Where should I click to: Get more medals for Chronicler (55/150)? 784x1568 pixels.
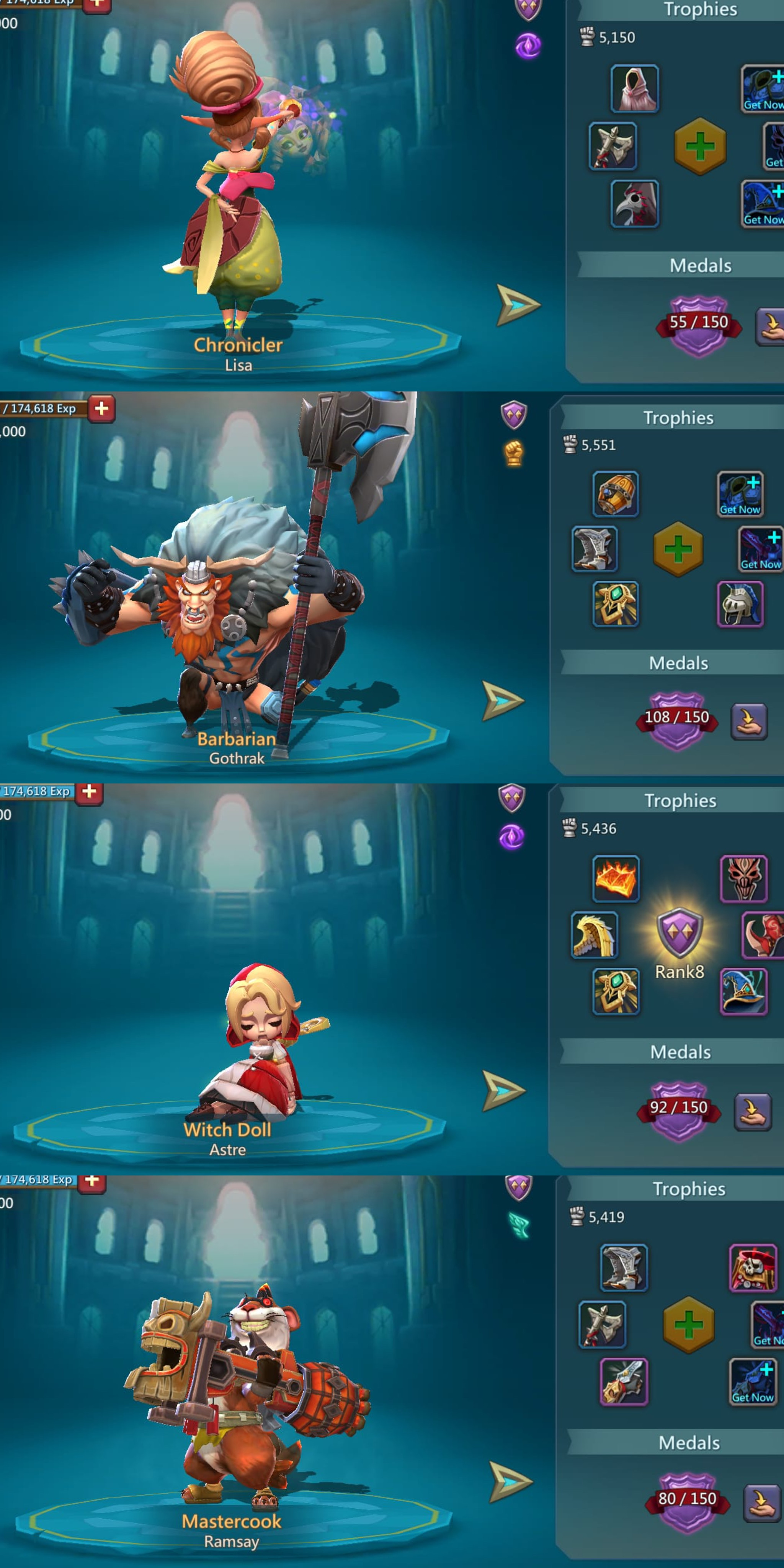(x=770, y=326)
